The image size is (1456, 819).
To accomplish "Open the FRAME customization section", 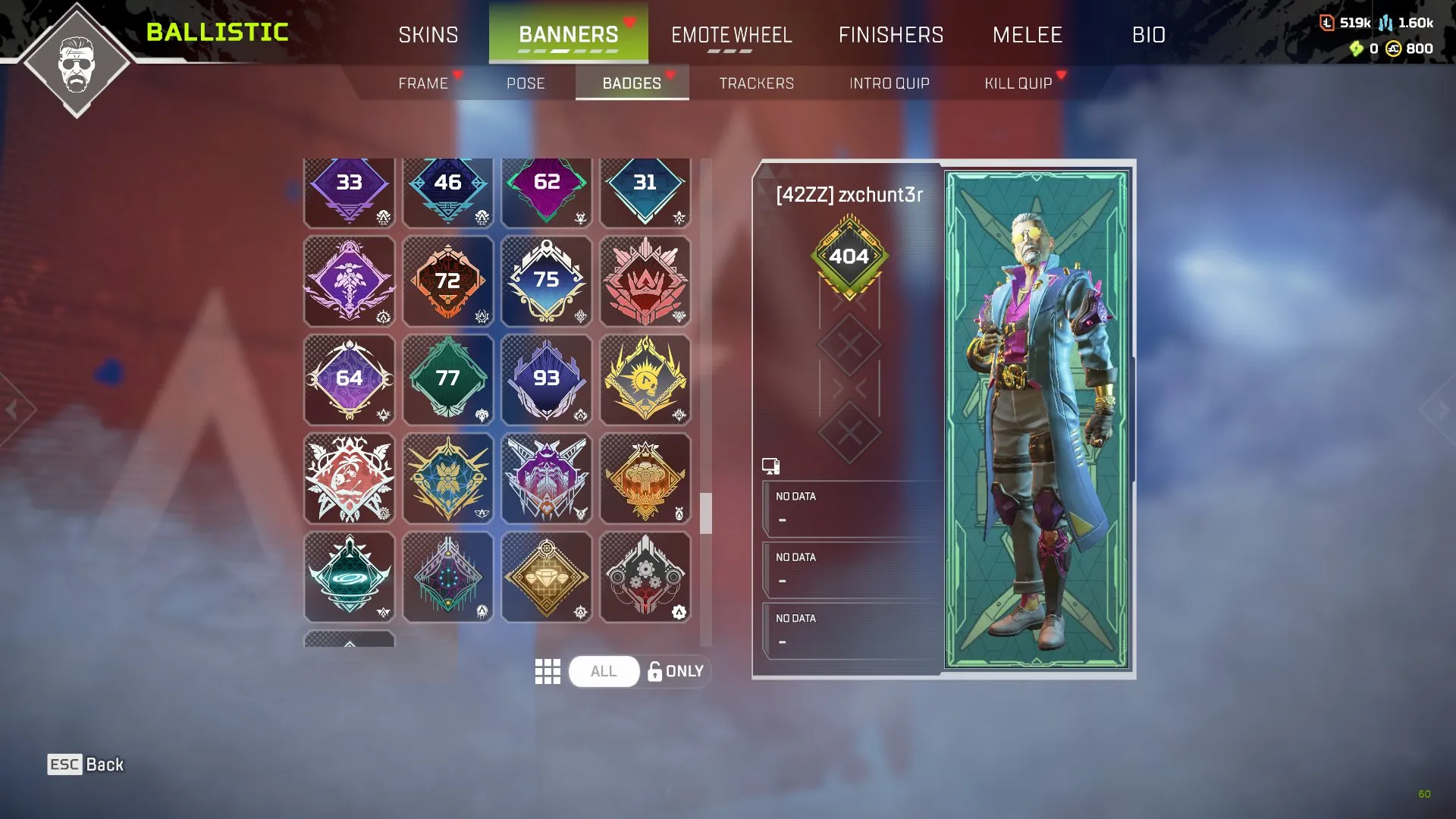I will 425,83.
